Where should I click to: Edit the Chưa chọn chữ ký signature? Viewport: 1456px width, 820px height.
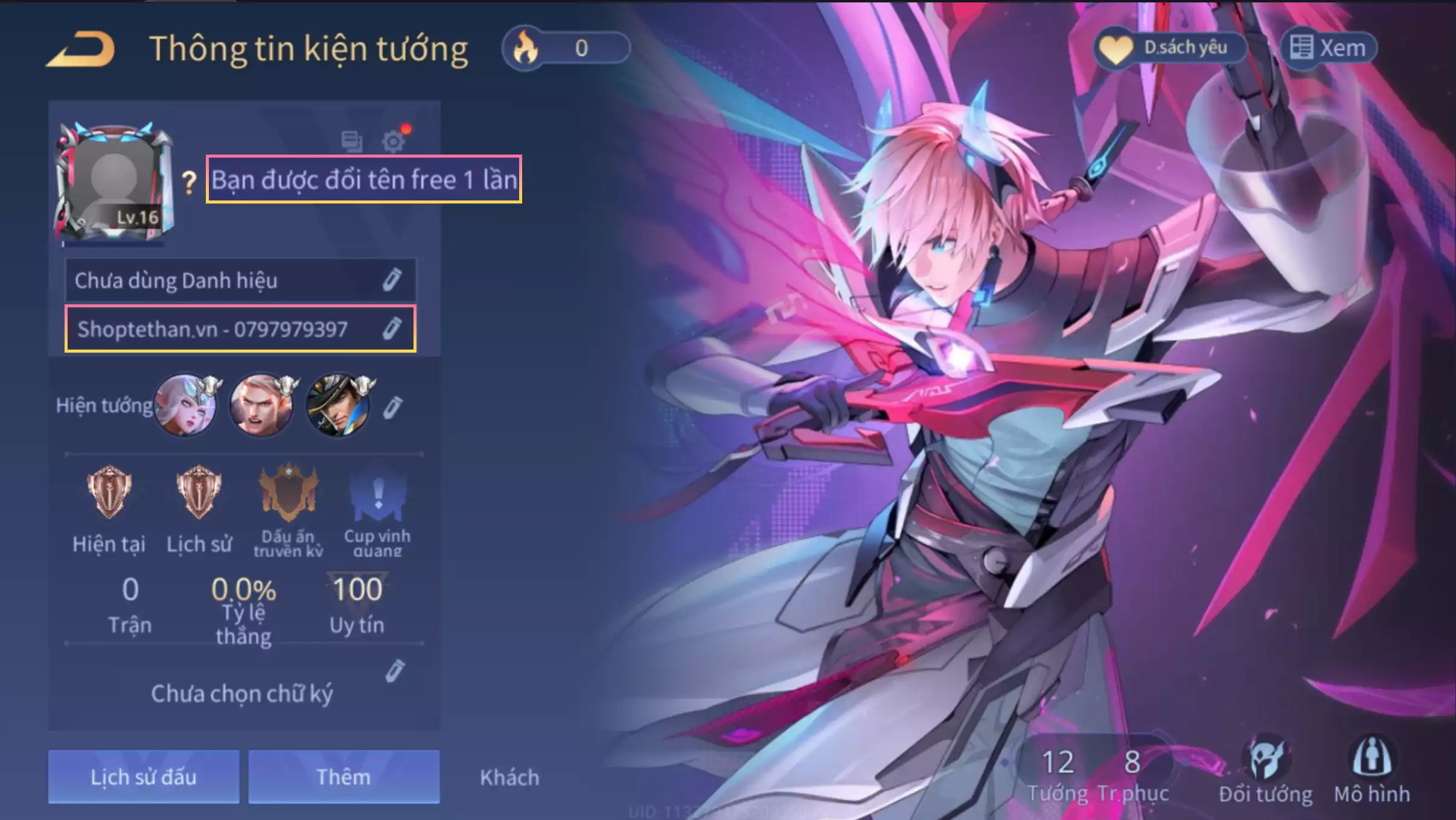[x=394, y=671]
